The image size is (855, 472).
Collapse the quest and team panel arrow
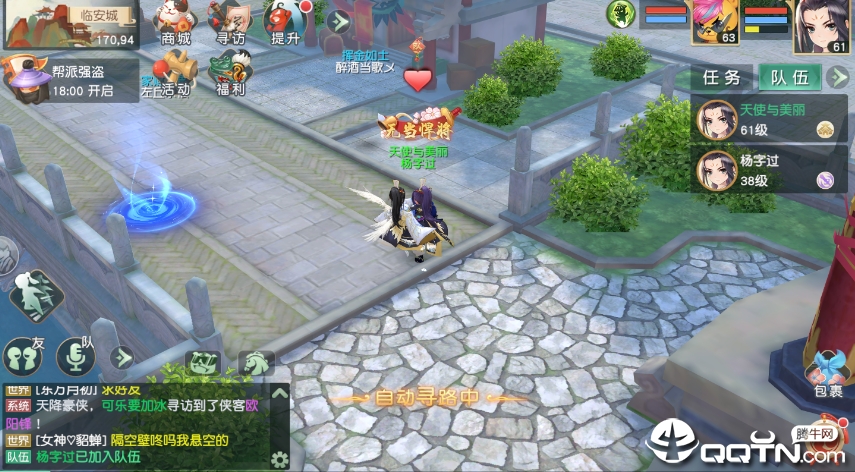[x=837, y=78]
